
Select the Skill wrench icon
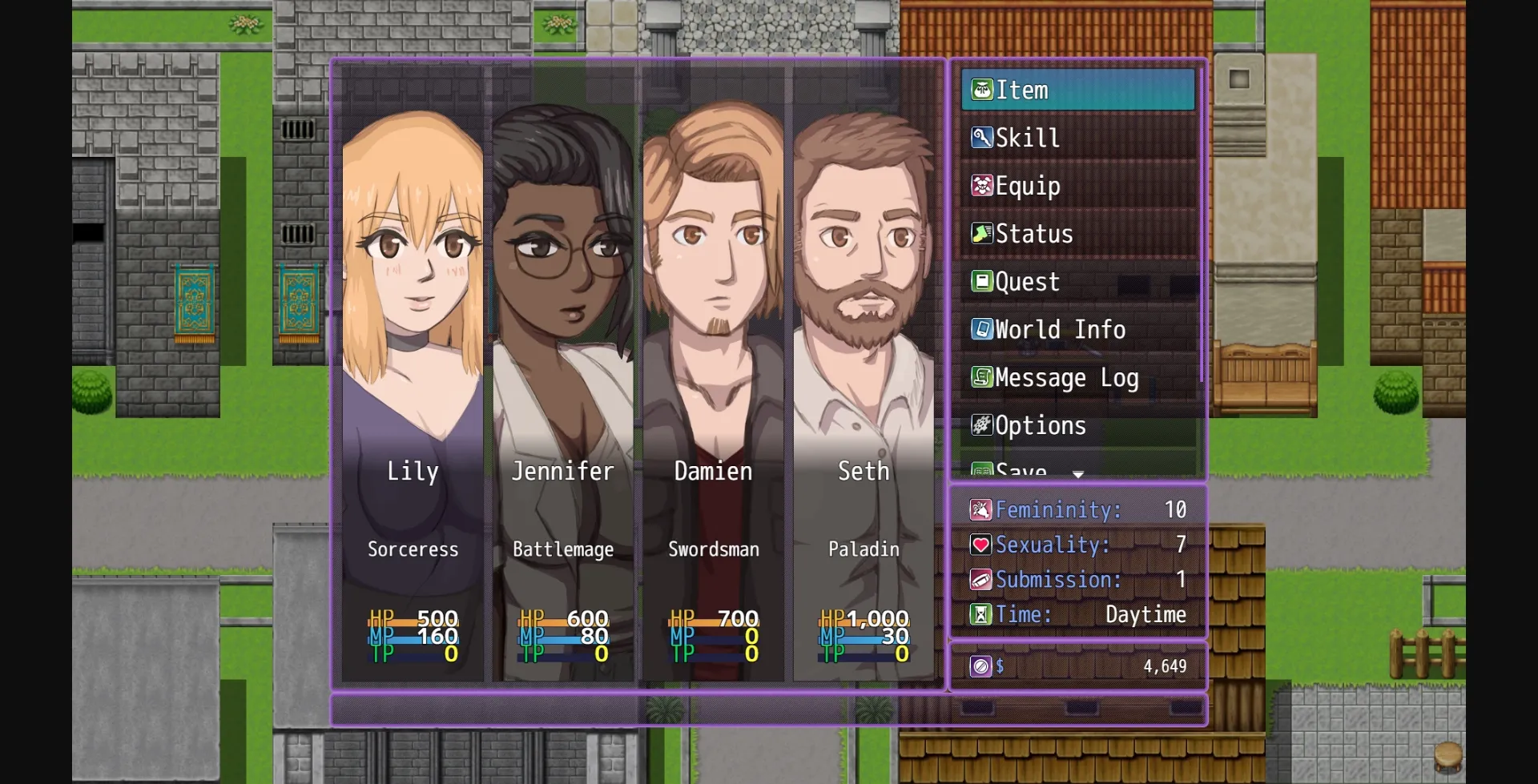click(980, 138)
